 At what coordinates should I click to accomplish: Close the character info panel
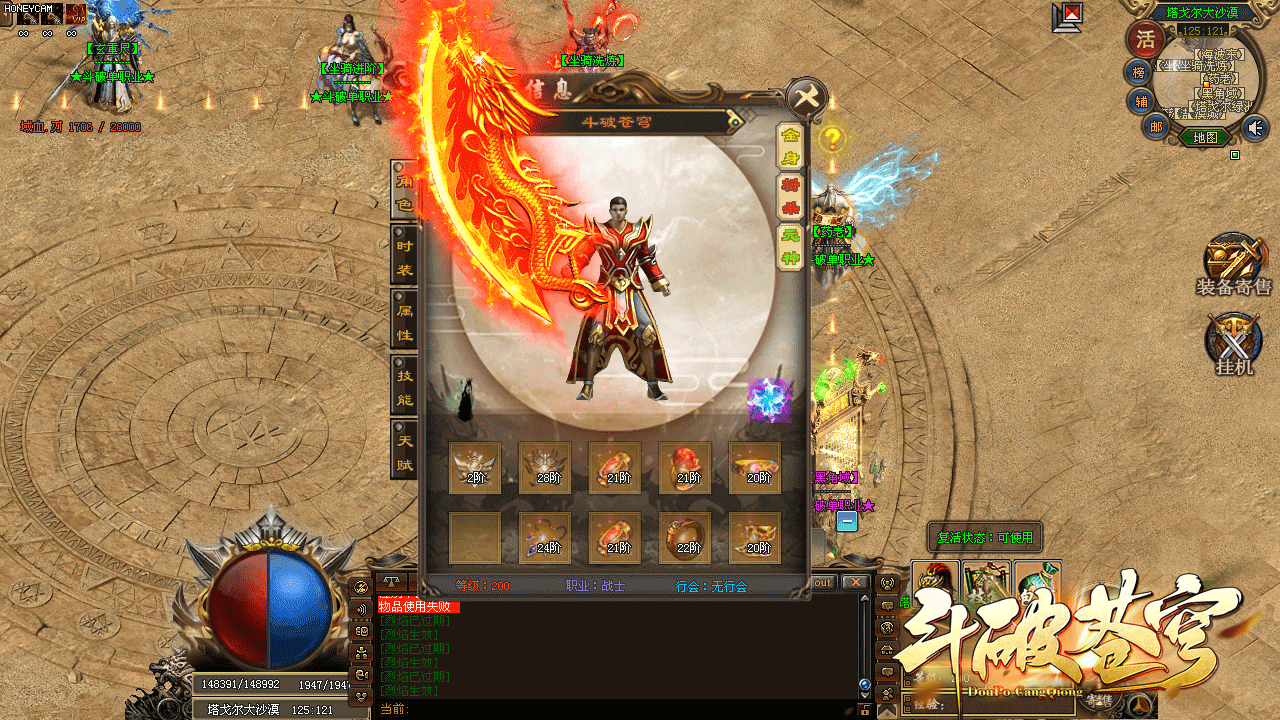click(x=806, y=98)
